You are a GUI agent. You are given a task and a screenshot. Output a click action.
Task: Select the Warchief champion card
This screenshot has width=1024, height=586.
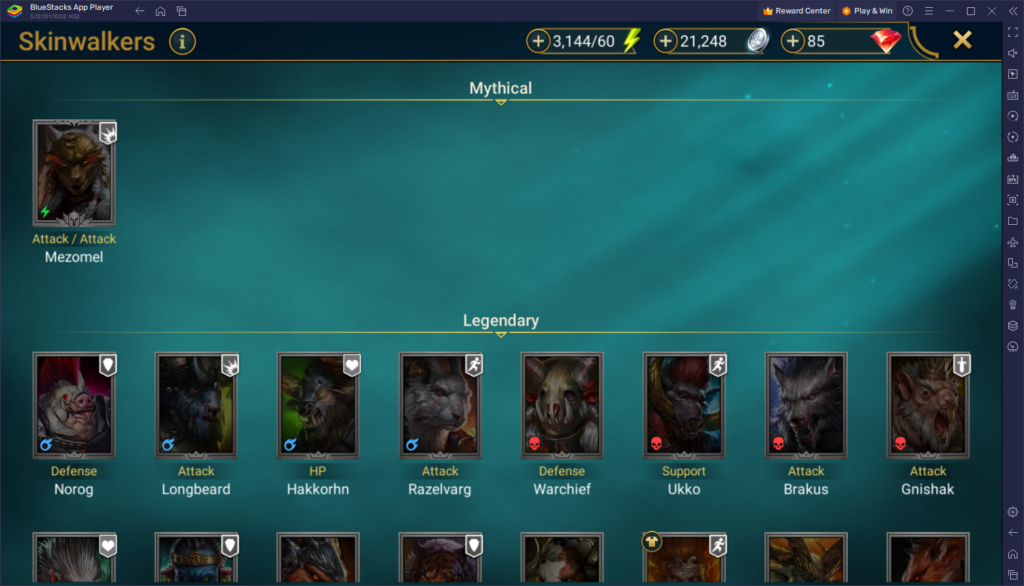click(x=562, y=405)
